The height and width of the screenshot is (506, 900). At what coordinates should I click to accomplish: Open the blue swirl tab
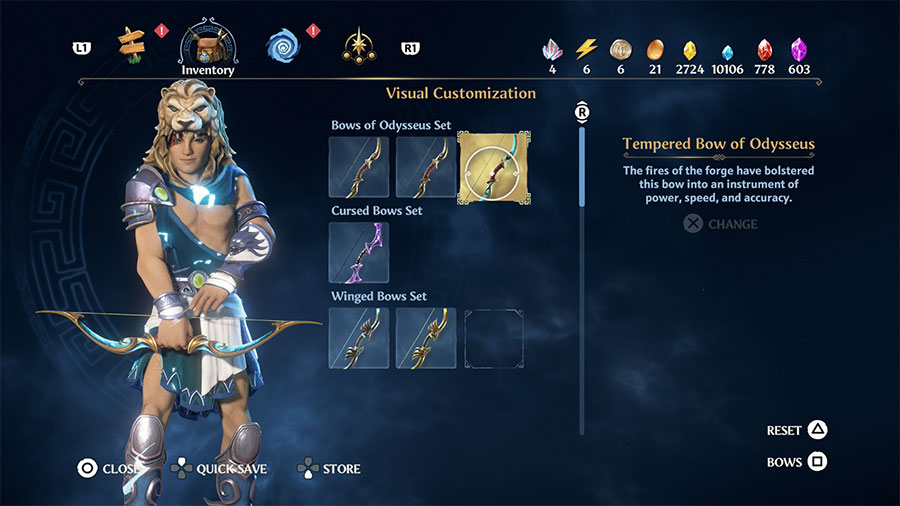282,44
